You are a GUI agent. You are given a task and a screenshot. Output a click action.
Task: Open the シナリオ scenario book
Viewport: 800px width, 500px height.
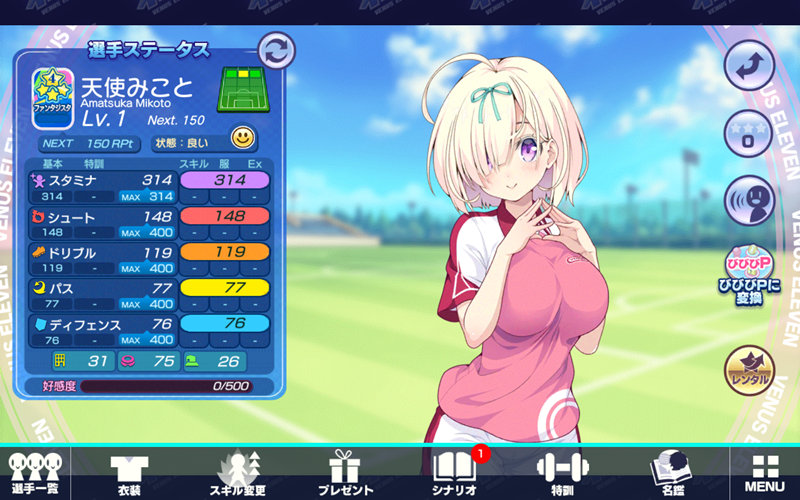[x=456, y=472]
